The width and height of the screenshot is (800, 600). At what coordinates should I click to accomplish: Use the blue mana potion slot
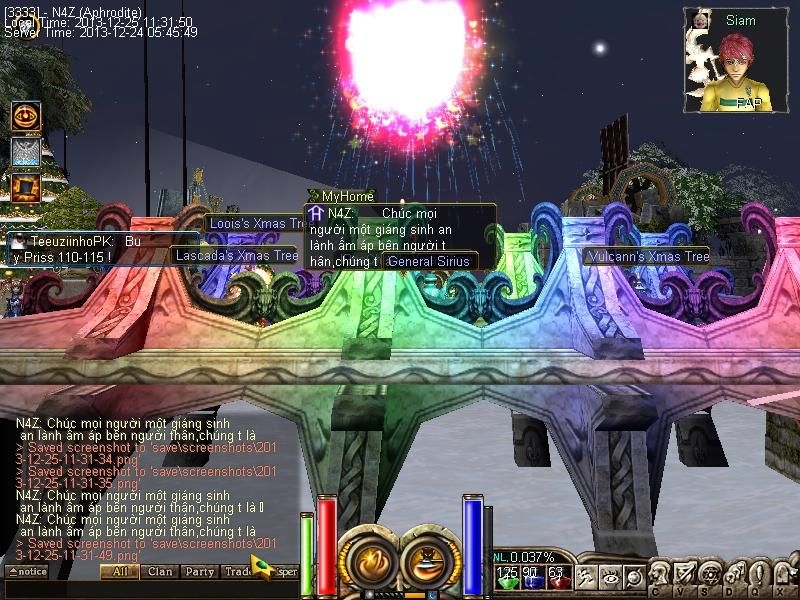[531, 577]
